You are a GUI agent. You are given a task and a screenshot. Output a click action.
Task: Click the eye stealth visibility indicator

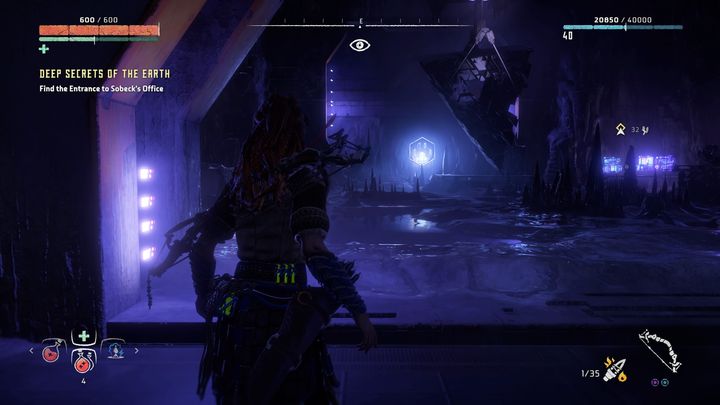pyautogui.click(x=360, y=45)
